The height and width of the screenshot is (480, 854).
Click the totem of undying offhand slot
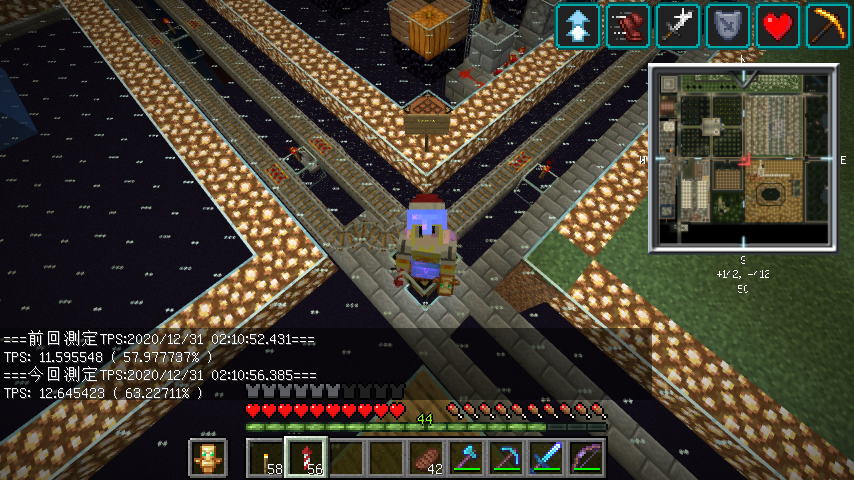[209, 458]
